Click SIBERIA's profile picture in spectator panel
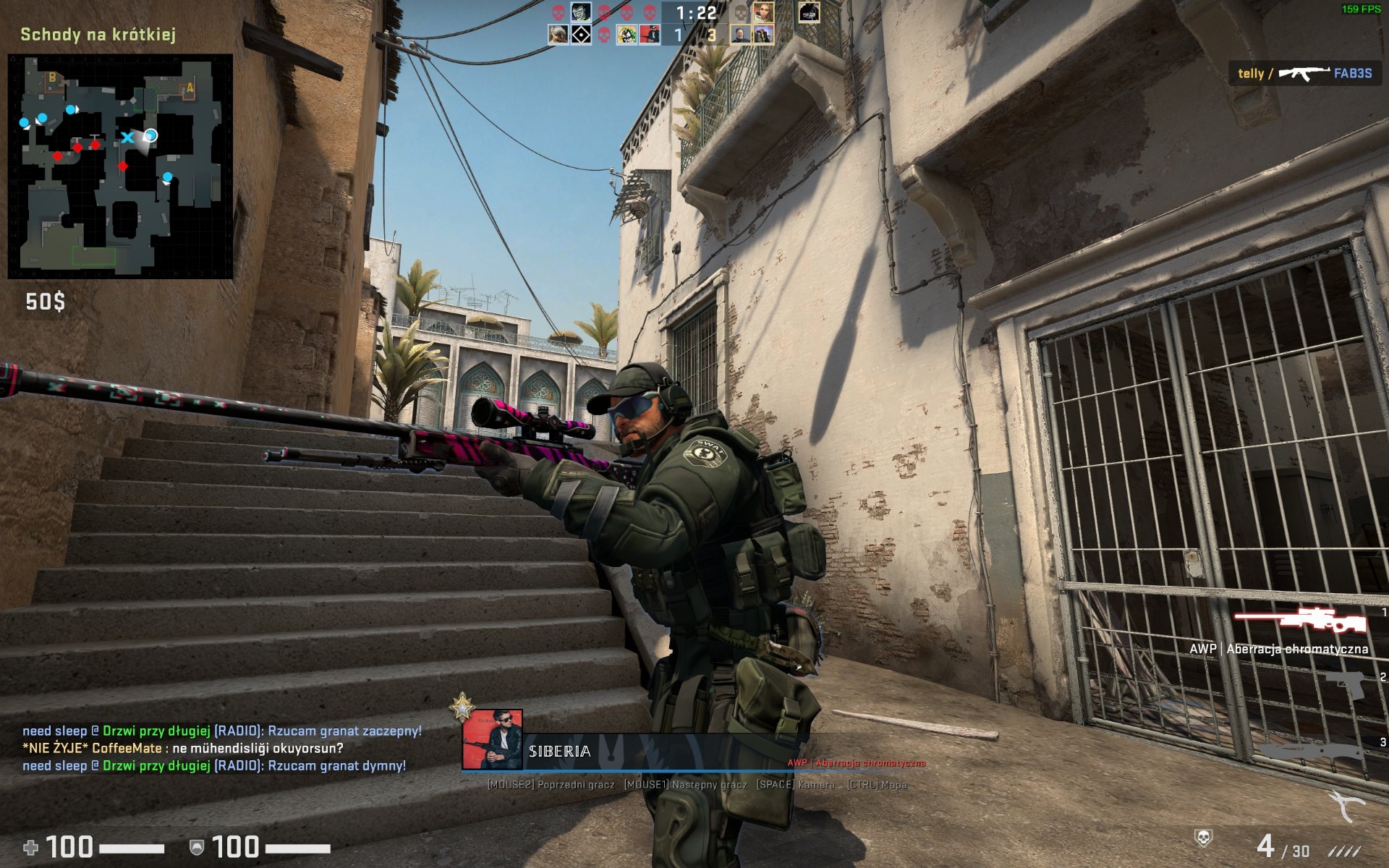The height and width of the screenshot is (868, 1389). pos(492,740)
